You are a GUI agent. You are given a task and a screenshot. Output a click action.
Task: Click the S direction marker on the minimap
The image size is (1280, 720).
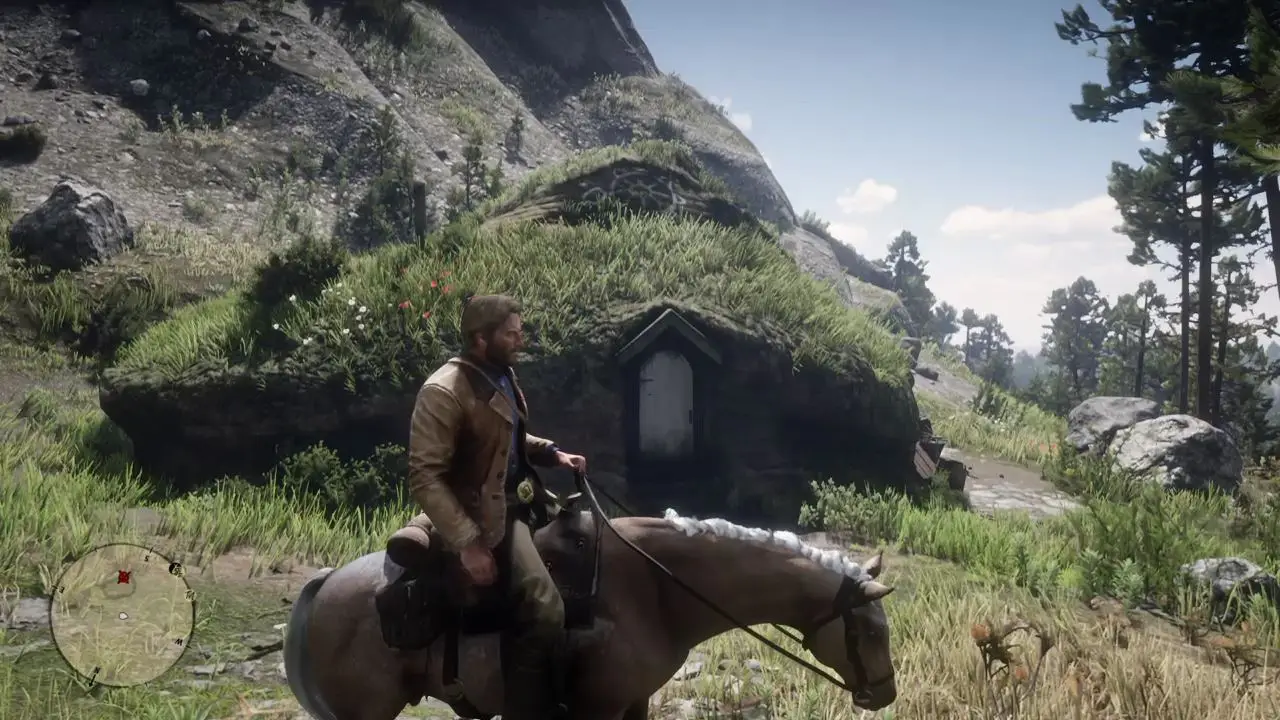pyautogui.click(x=147, y=557)
